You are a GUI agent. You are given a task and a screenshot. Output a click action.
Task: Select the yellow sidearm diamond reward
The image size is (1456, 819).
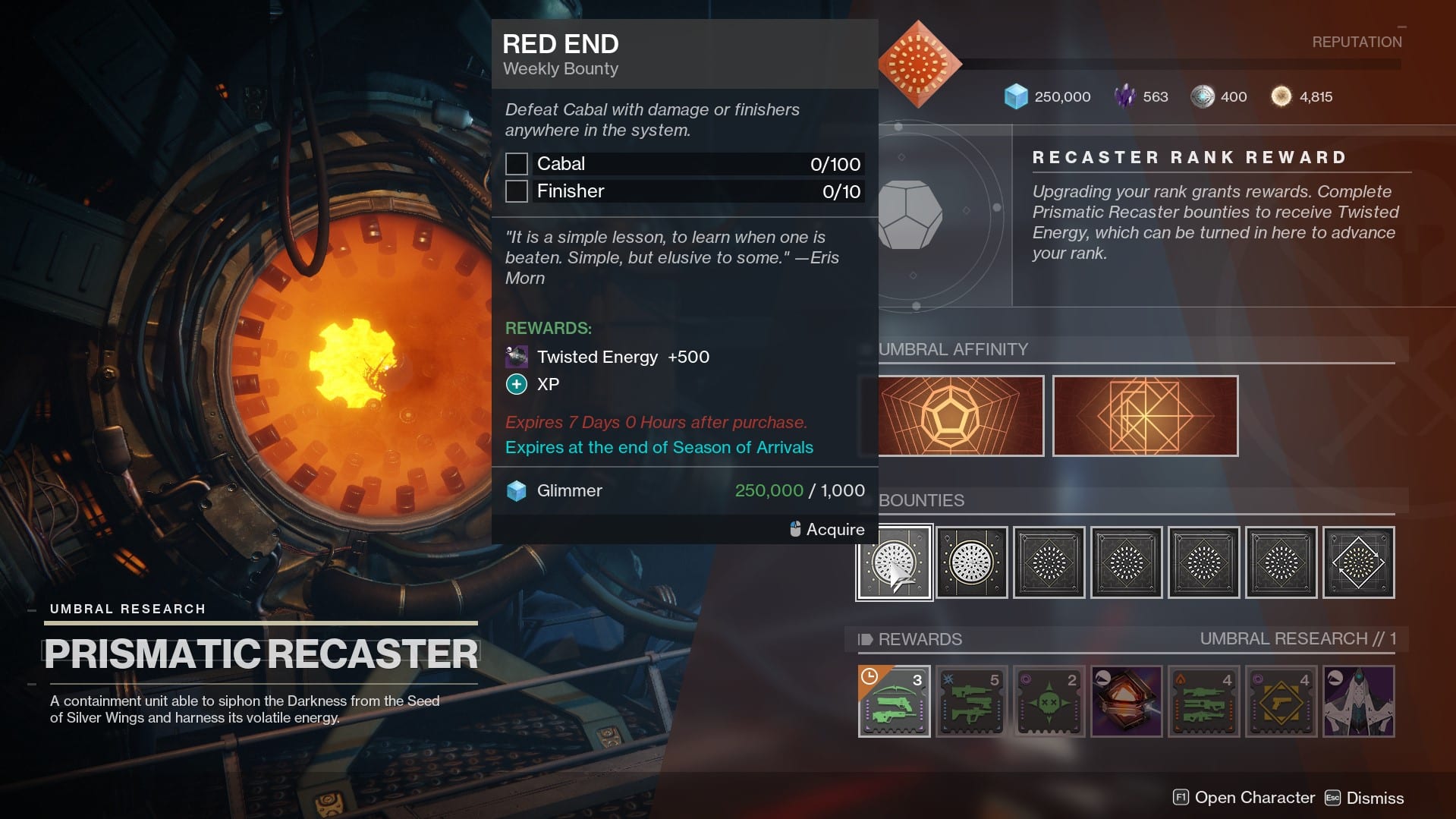pyautogui.click(x=1281, y=701)
